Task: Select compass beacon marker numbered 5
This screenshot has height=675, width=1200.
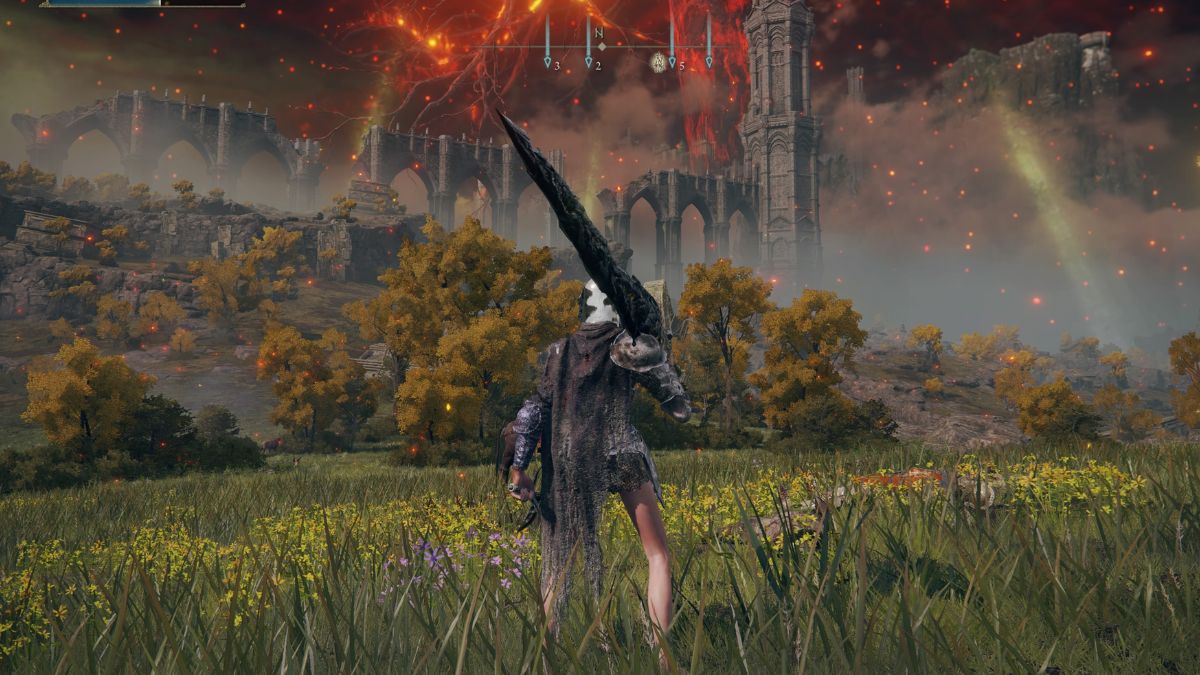Action: point(672,62)
